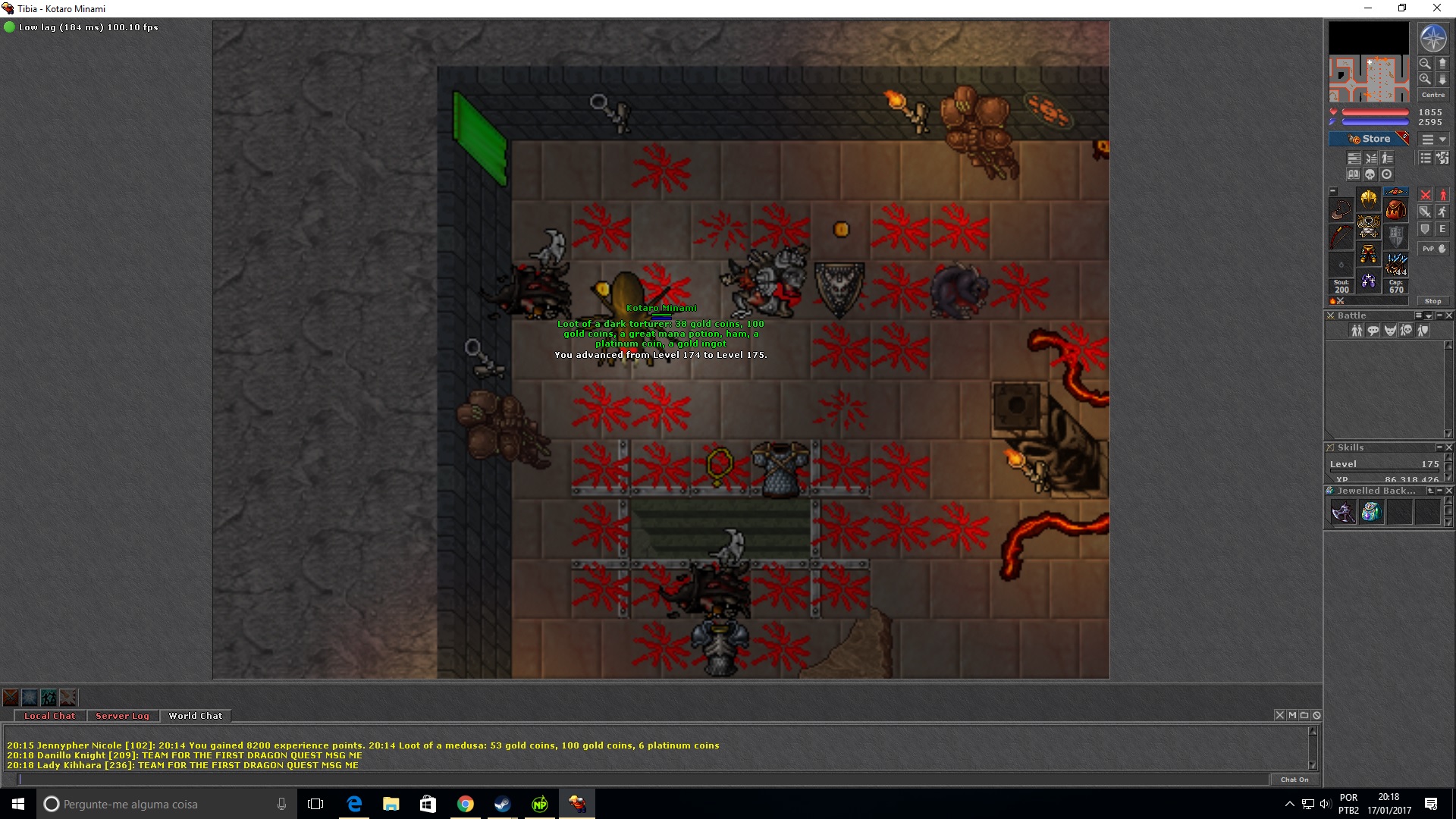Select the arrows ammunition slot
The image size is (1456, 819).
click(x=1396, y=265)
